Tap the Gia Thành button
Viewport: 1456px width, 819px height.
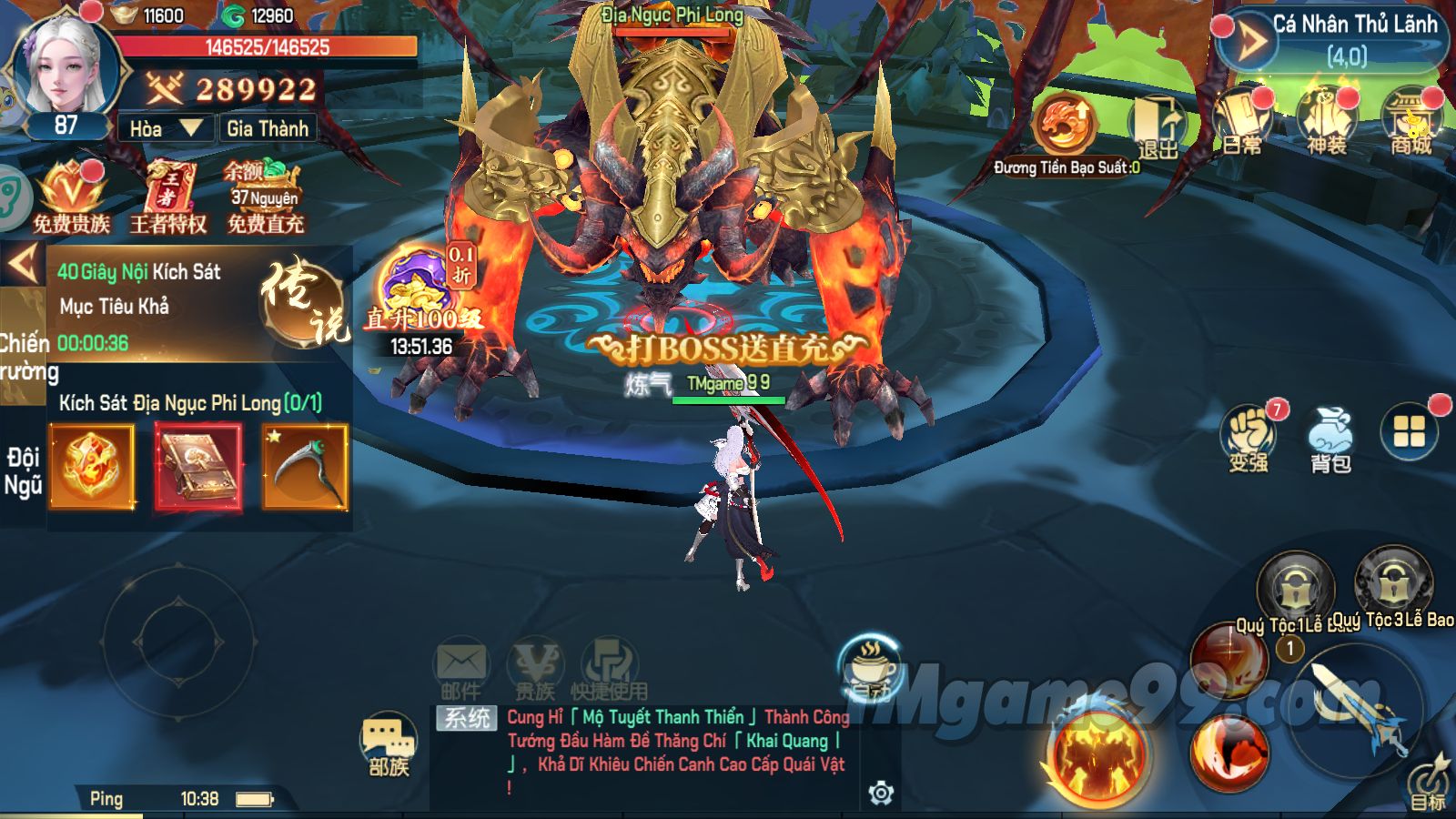pyautogui.click(x=268, y=128)
